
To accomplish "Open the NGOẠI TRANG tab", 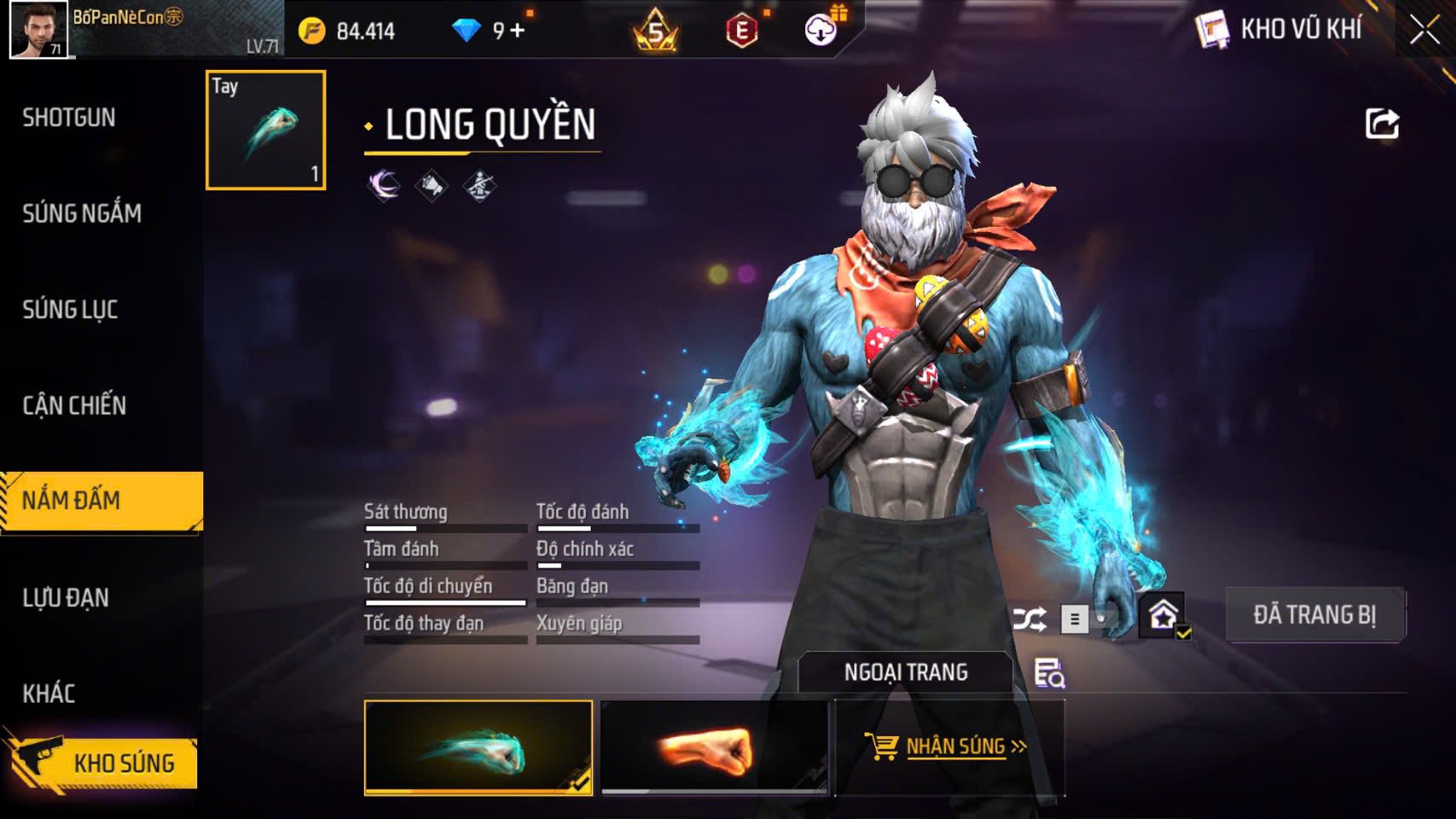I will pos(905,672).
